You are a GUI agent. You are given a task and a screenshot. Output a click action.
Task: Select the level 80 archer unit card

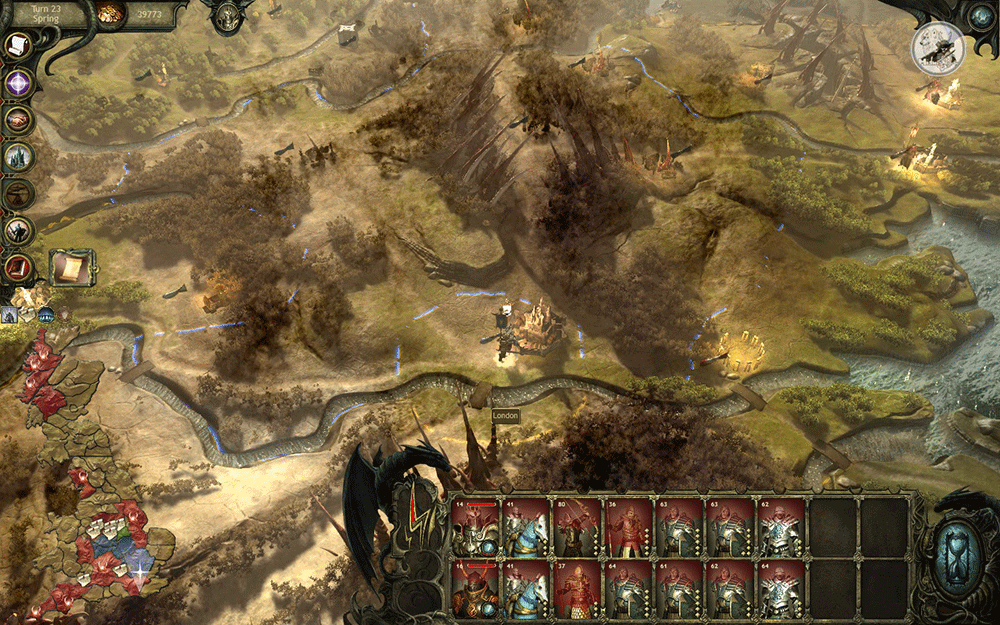pos(578,527)
